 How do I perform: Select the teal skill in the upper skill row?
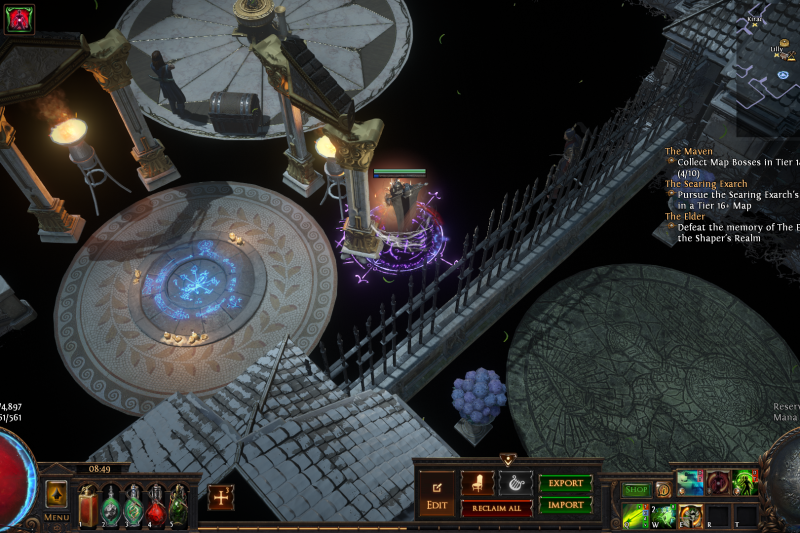click(x=690, y=483)
